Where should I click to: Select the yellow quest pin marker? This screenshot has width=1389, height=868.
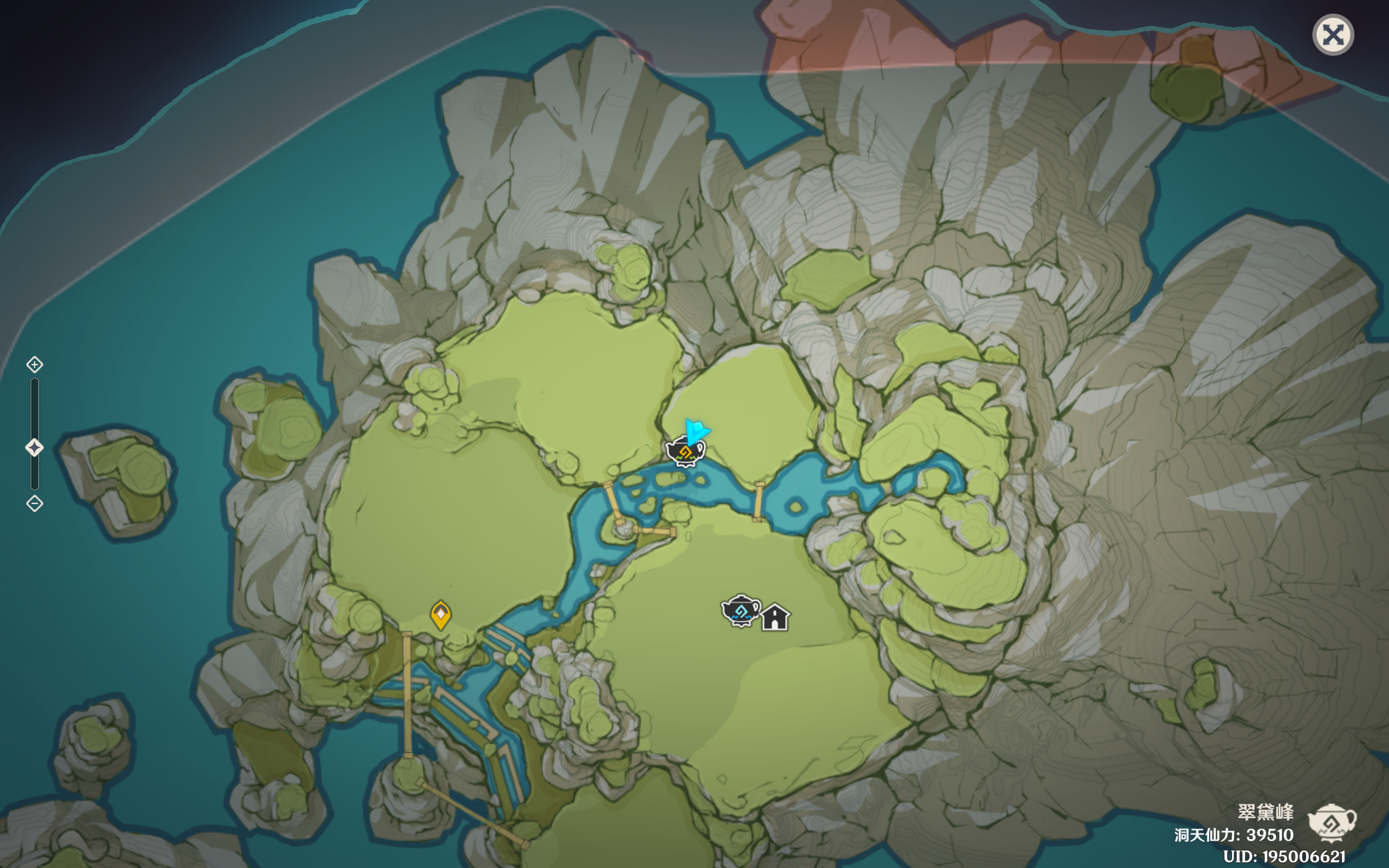pos(440,615)
